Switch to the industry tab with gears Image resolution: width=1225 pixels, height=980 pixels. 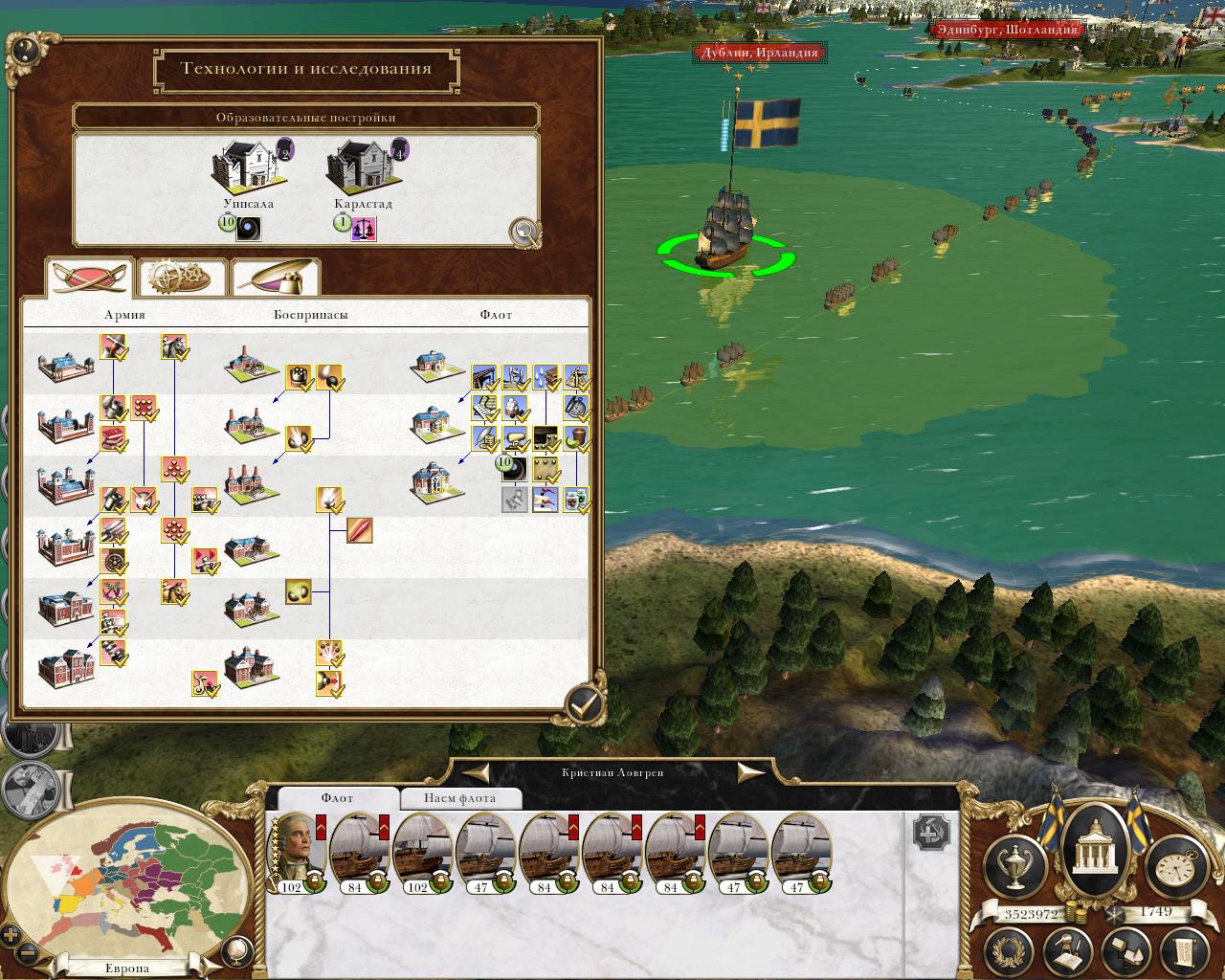pos(183,278)
